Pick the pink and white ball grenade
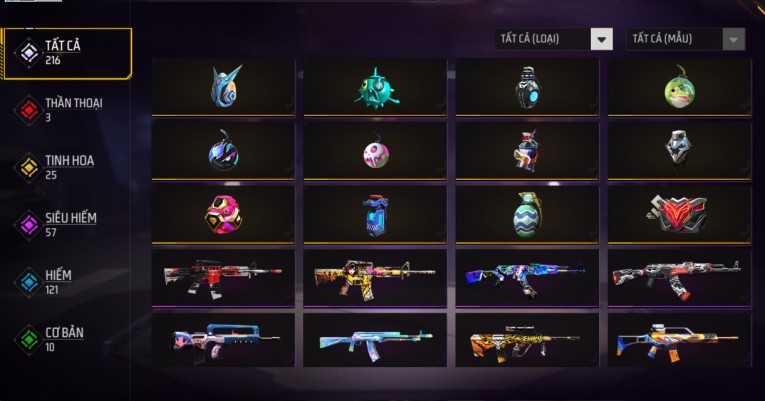The image size is (765, 401). (375, 151)
